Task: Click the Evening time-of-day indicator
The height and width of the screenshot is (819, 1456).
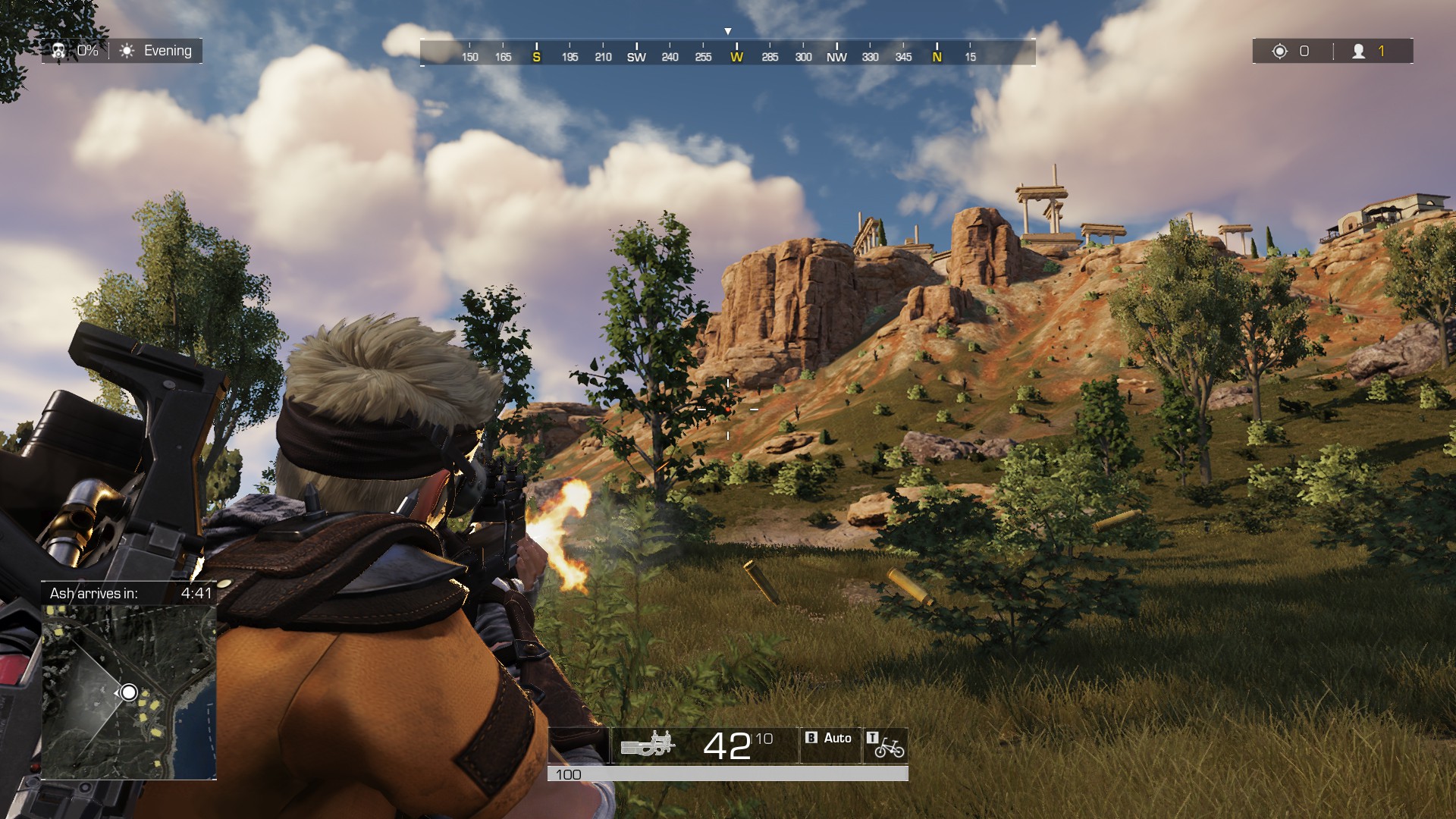Action: point(158,51)
